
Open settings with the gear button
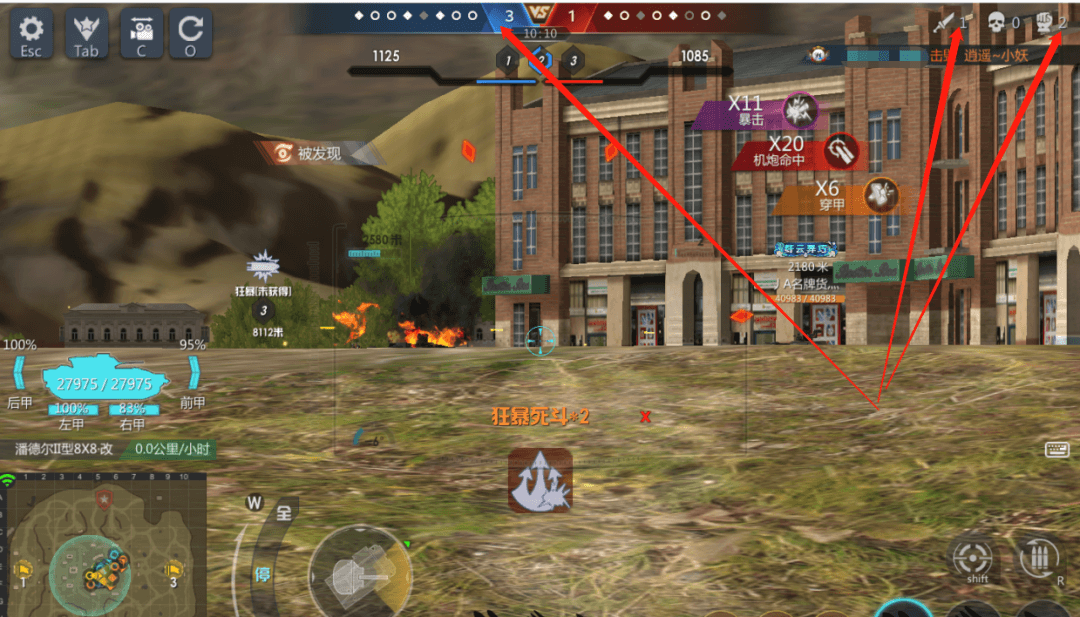point(31,34)
